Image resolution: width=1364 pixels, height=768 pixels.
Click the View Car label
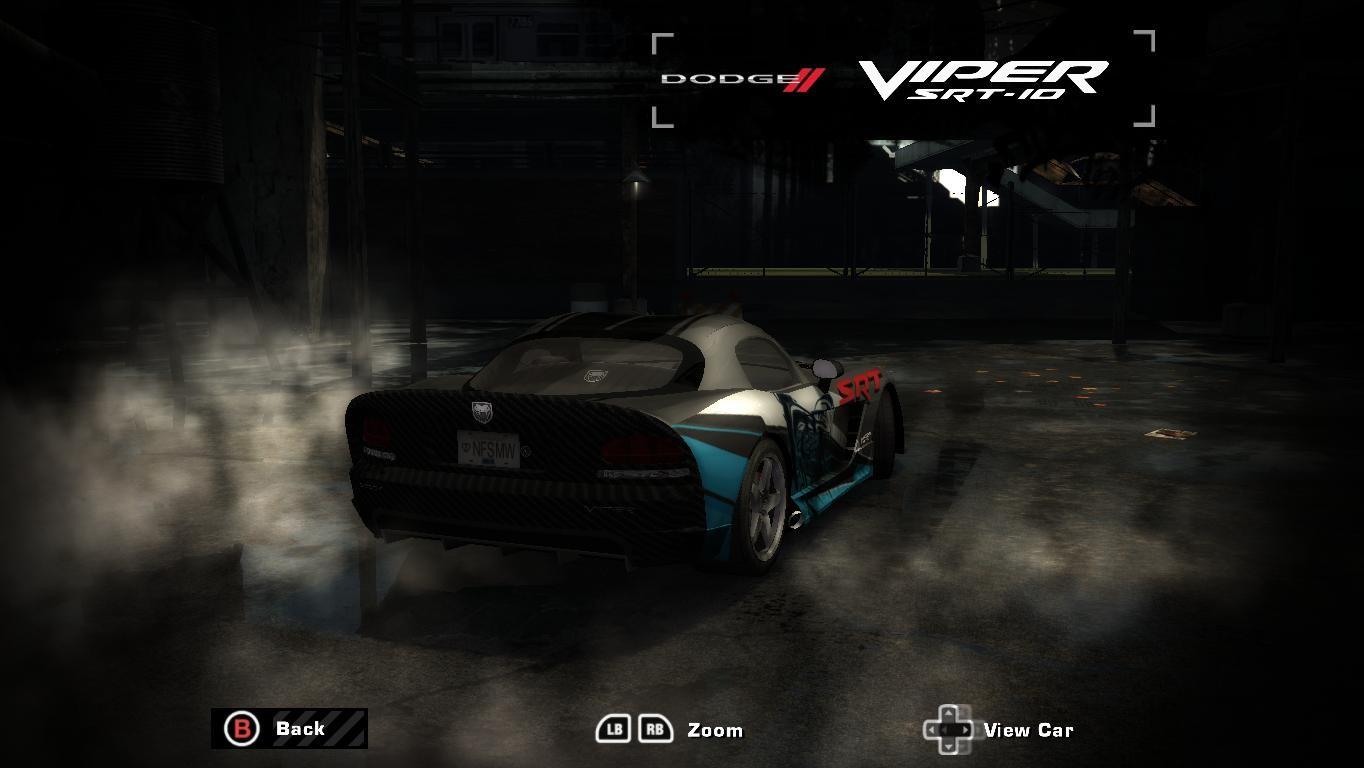1030,730
